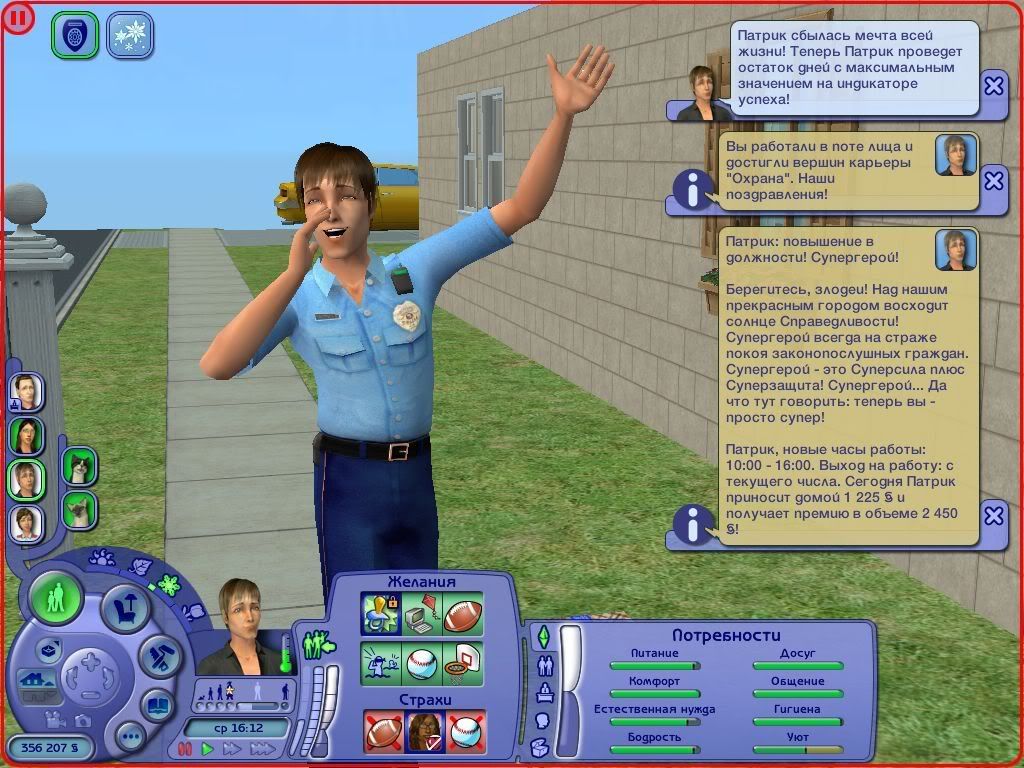The height and width of the screenshot is (768, 1024).
Task: Set triple fast-forward game speed
Action: click(263, 748)
